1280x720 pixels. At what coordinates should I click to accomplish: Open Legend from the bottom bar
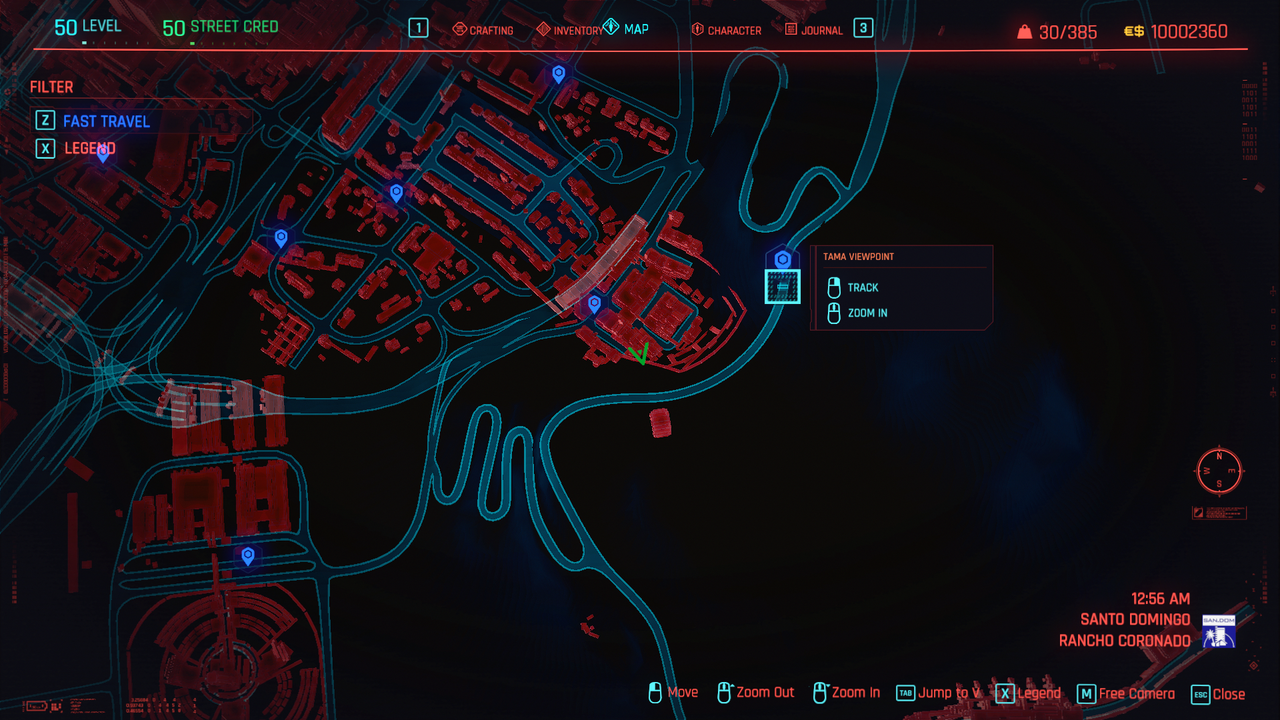1028,693
